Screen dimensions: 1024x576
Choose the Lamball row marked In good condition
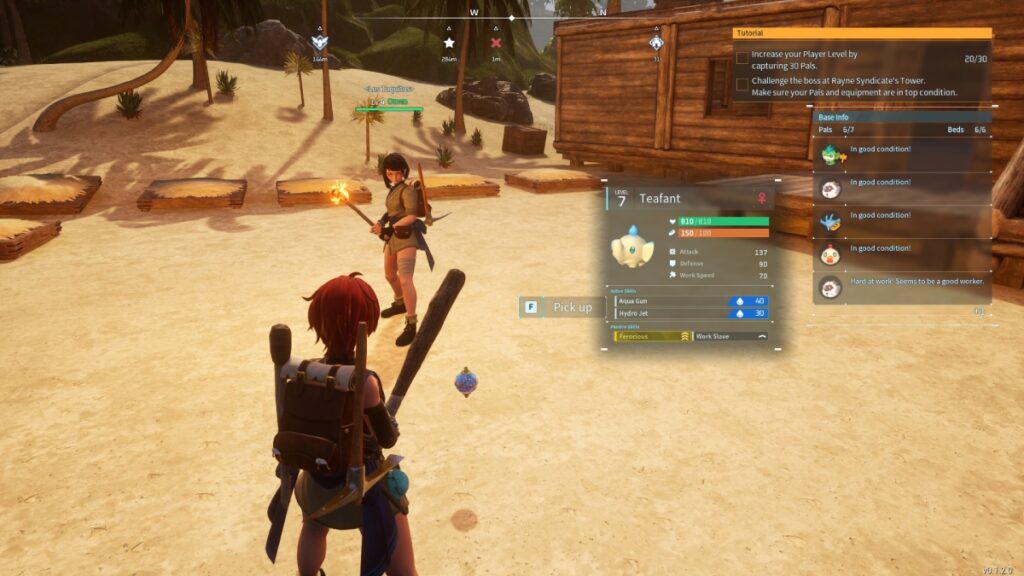pyautogui.click(x=902, y=187)
